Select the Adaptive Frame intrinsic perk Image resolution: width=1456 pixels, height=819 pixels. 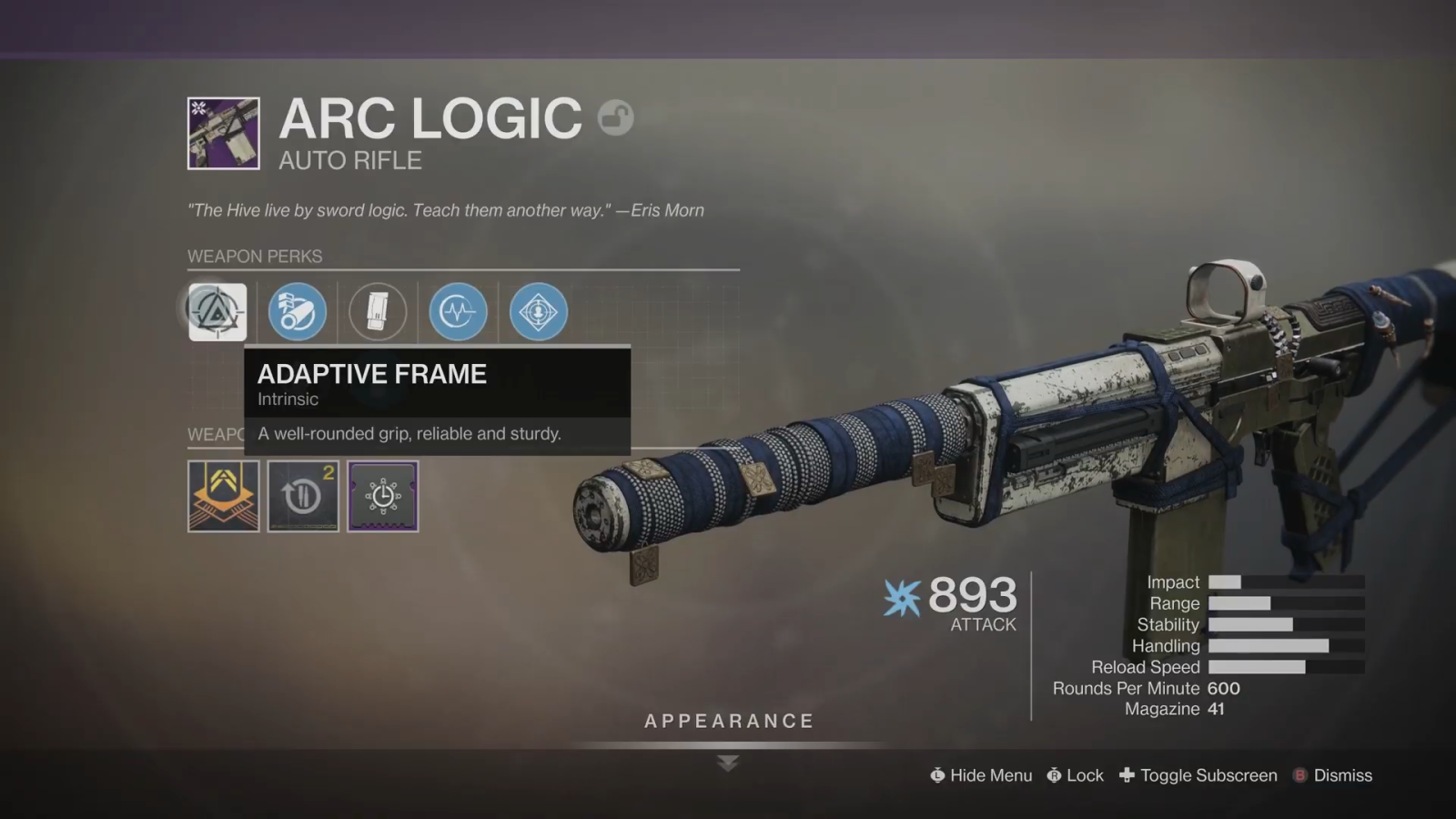[217, 311]
